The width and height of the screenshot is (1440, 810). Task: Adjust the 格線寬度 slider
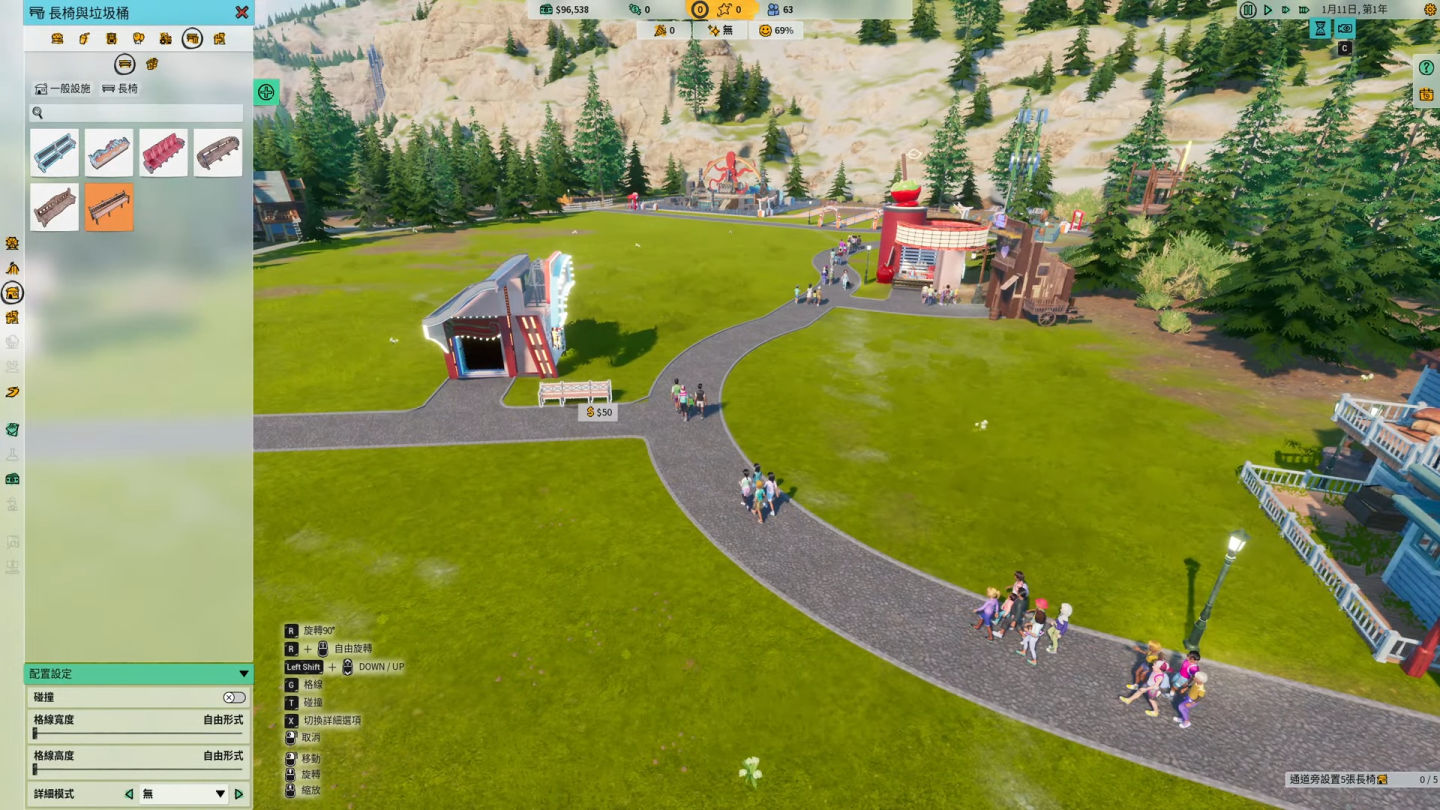36,734
